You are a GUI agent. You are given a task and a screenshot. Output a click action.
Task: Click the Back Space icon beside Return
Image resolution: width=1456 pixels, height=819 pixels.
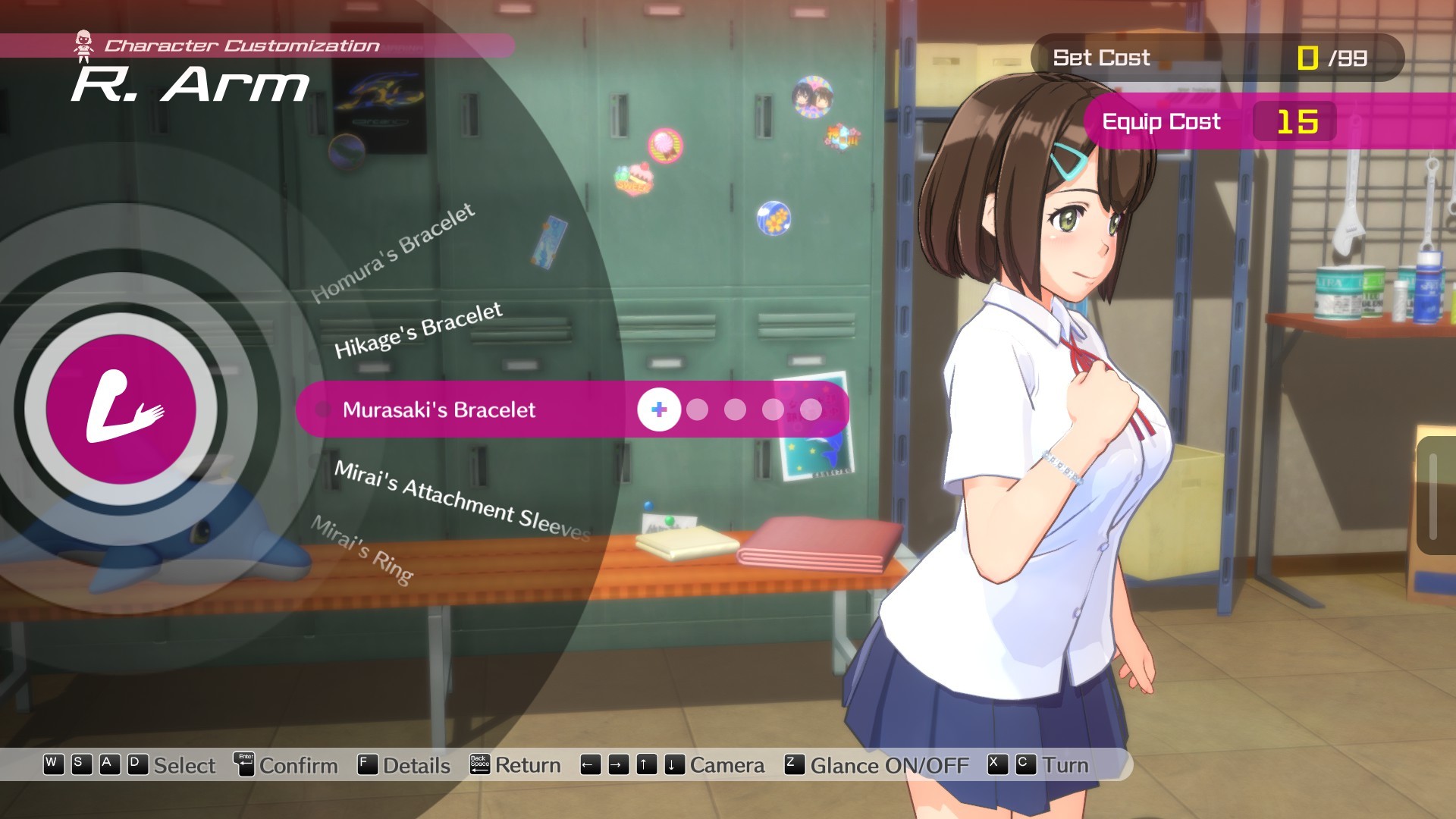click(x=479, y=765)
